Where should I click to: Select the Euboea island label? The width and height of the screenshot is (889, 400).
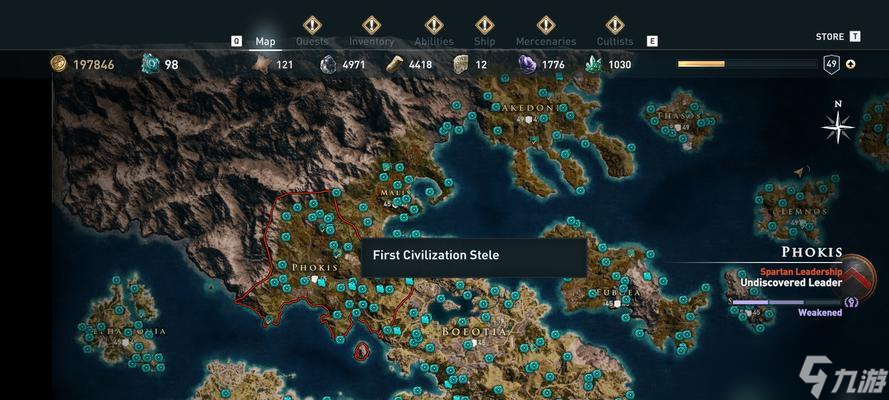[617, 293]
